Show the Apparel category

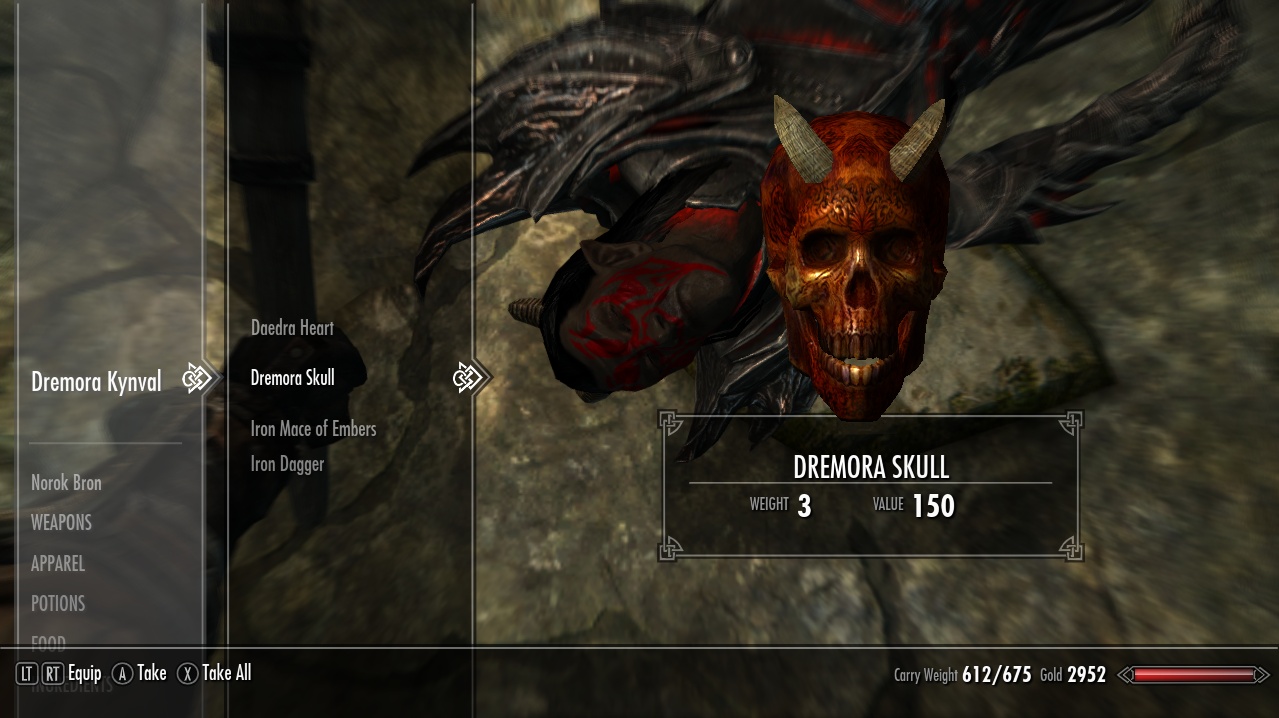[x=58, y=564]
